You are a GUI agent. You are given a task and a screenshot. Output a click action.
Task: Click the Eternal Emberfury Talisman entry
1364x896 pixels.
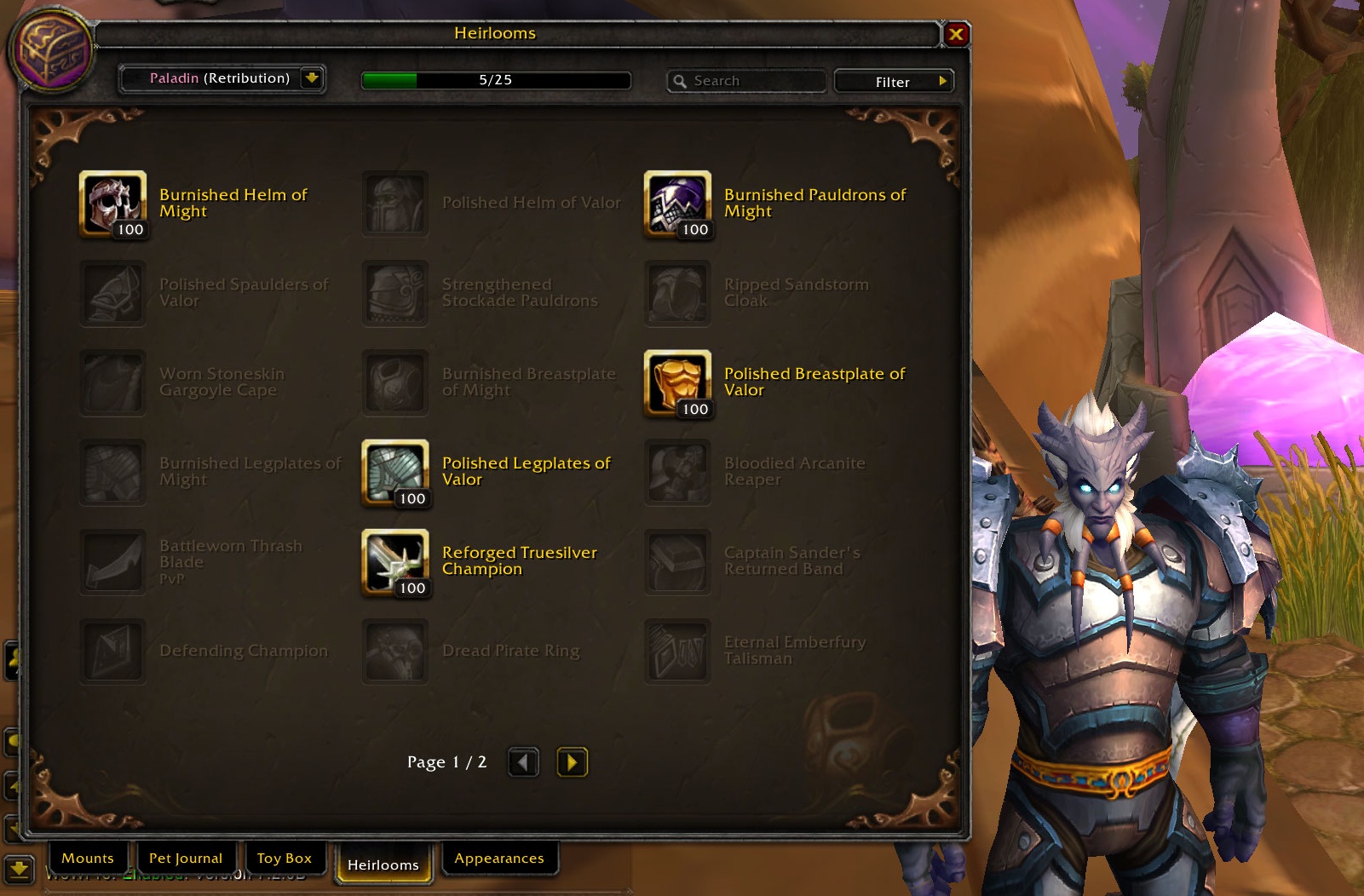[x=677, y=651]
